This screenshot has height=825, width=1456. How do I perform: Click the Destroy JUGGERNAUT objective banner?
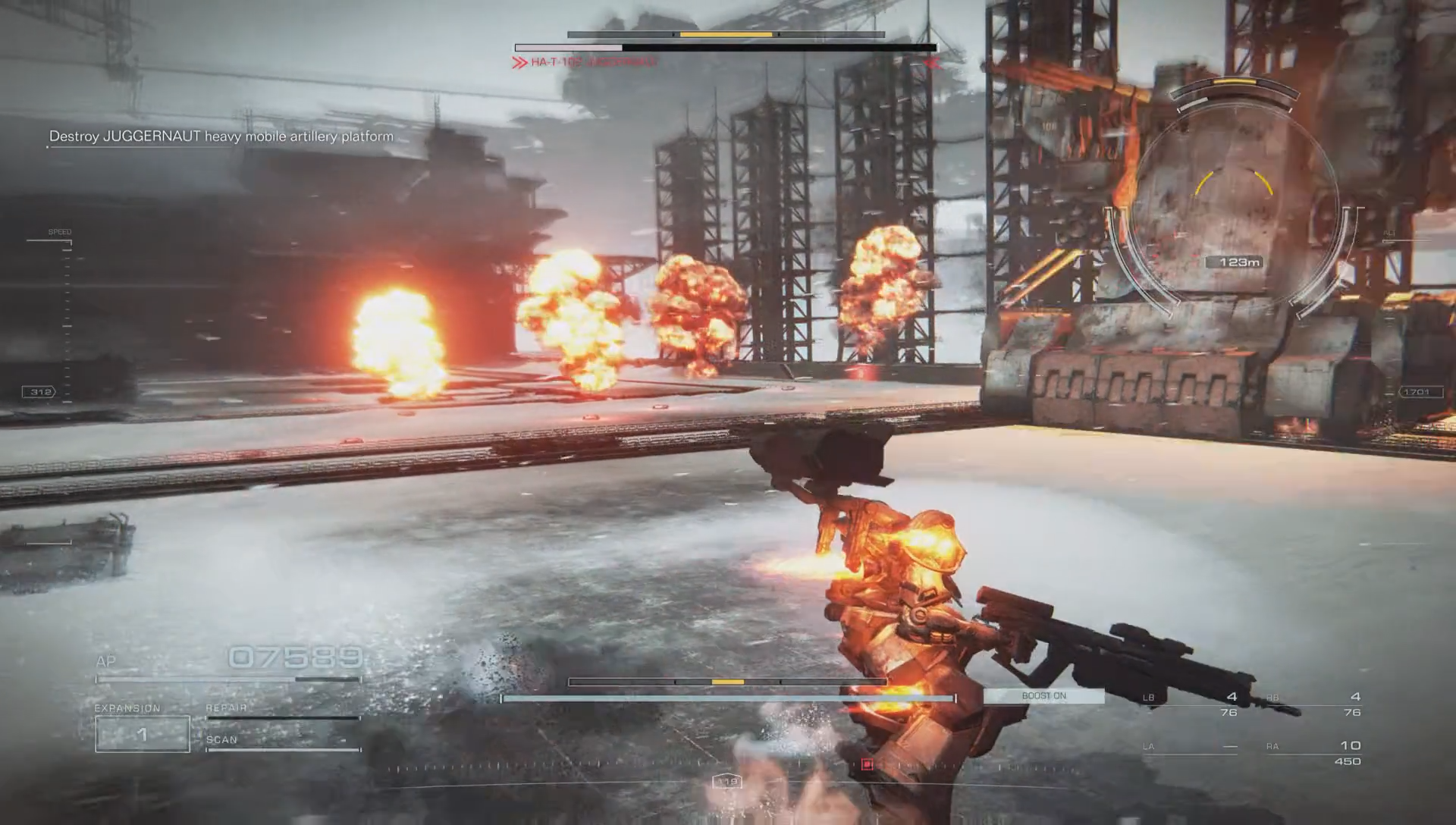click(221, 136)
